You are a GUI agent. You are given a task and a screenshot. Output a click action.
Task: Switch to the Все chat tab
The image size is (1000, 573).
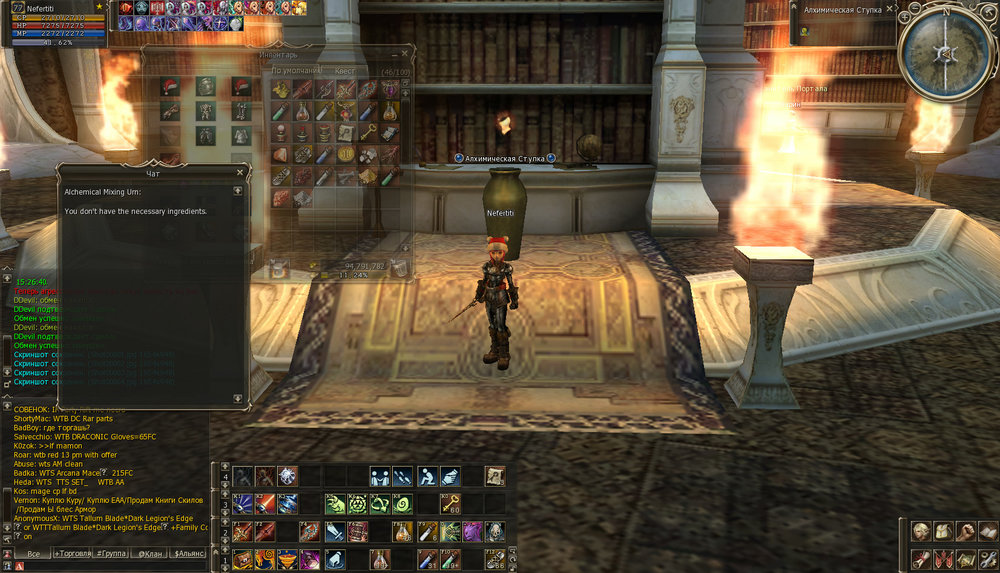[x=33, y=553]
